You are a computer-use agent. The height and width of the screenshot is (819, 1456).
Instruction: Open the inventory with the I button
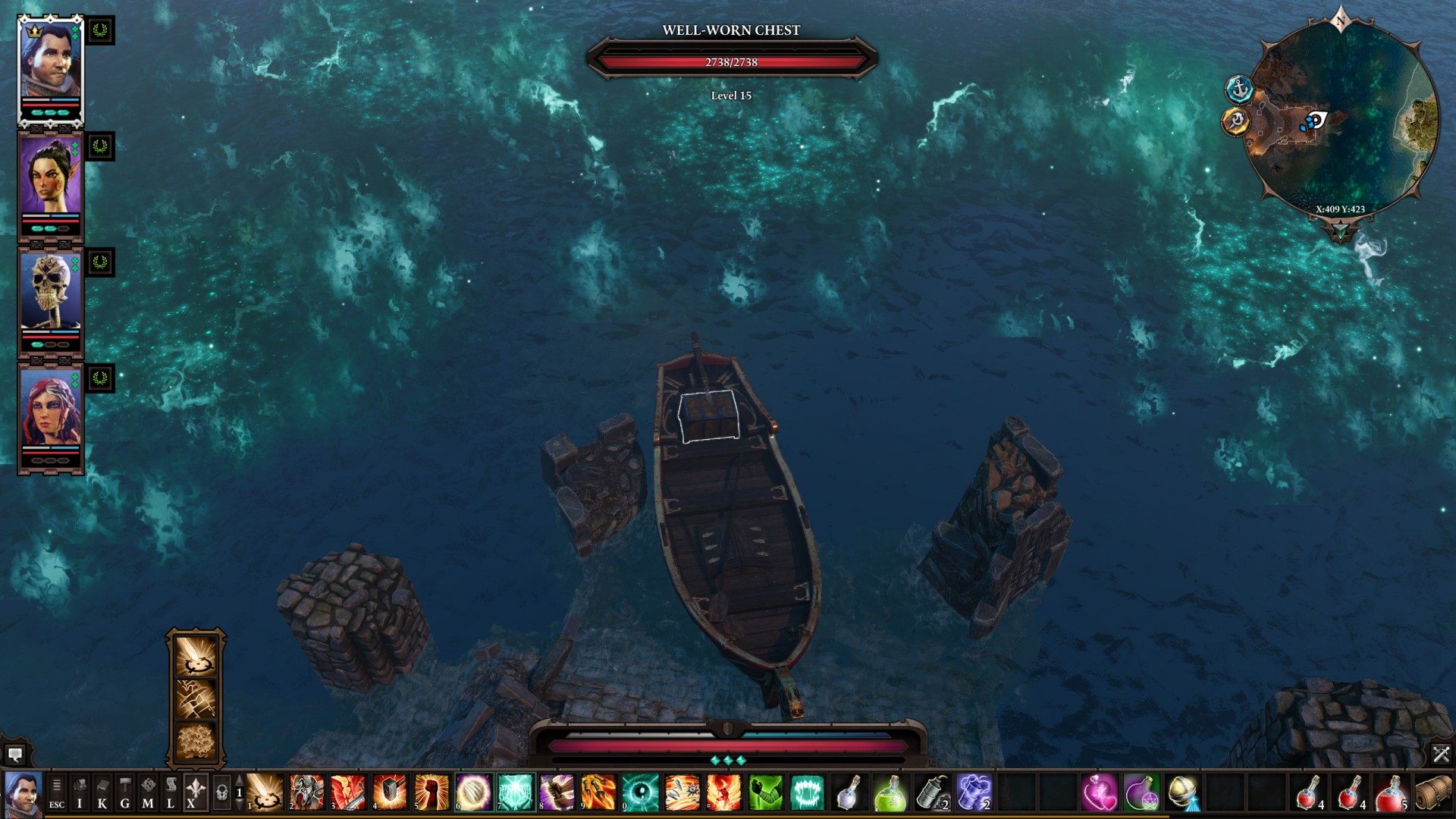point(80,792)
